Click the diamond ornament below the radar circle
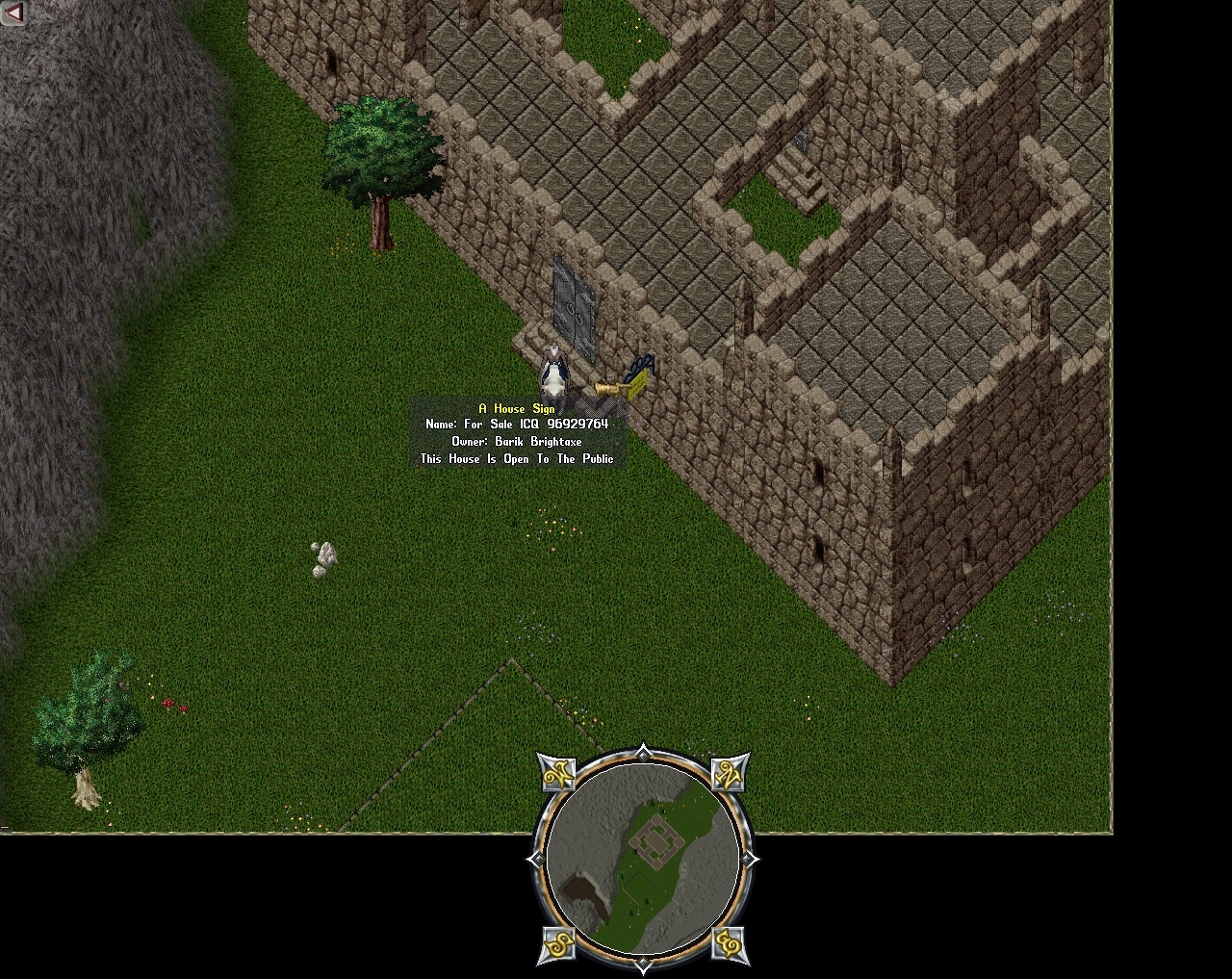Viewport: 1232px width, 979px height. click(643, 962)
